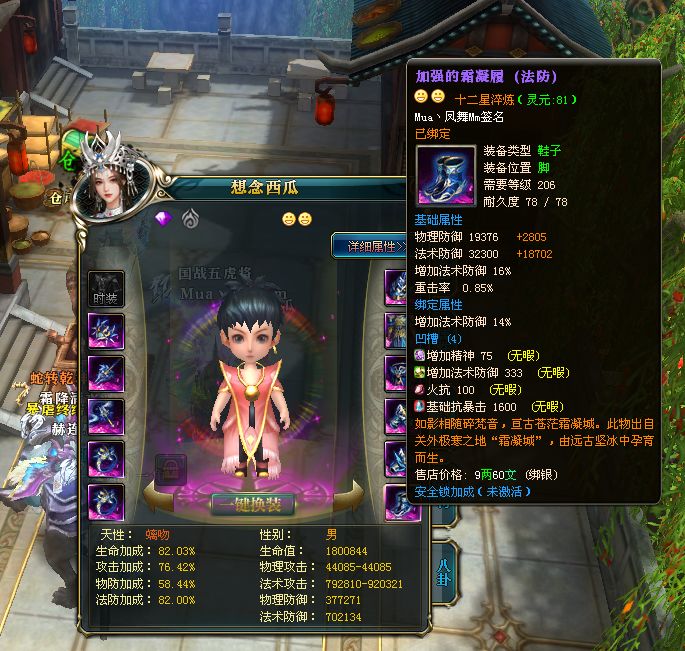Select the 时装 fashion slot
Image resolution: width=685 pixels, height=651 pixels.
tap(107, 288)
